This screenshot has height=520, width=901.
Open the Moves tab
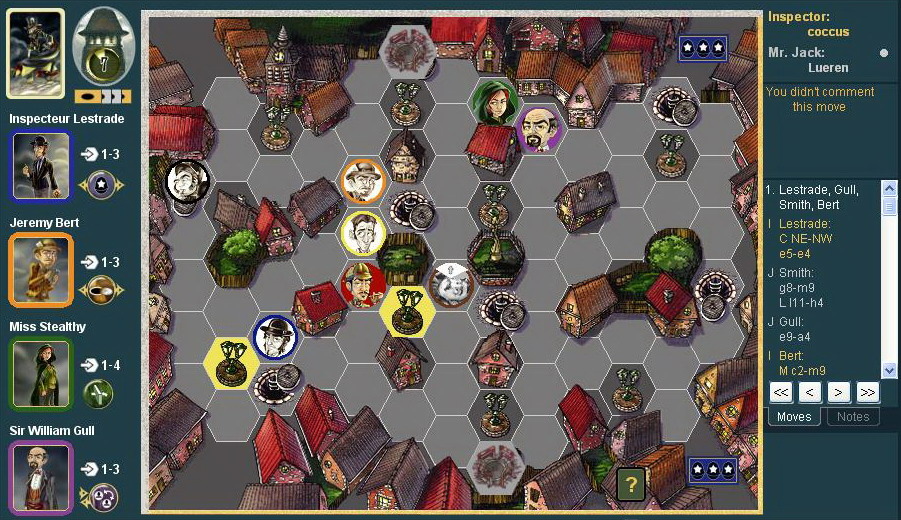[x=794, y=416]
